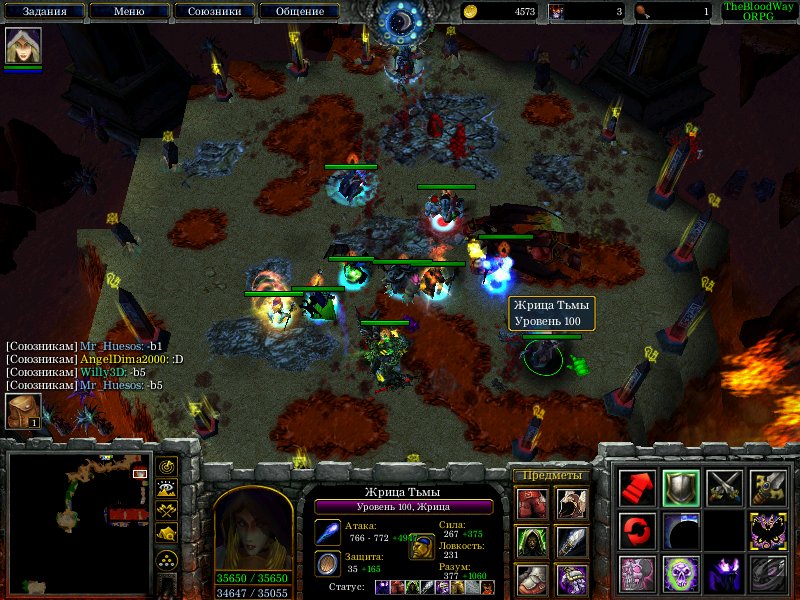
Task: Toggle formation movement button beside minimap
Action: (167, 560)
